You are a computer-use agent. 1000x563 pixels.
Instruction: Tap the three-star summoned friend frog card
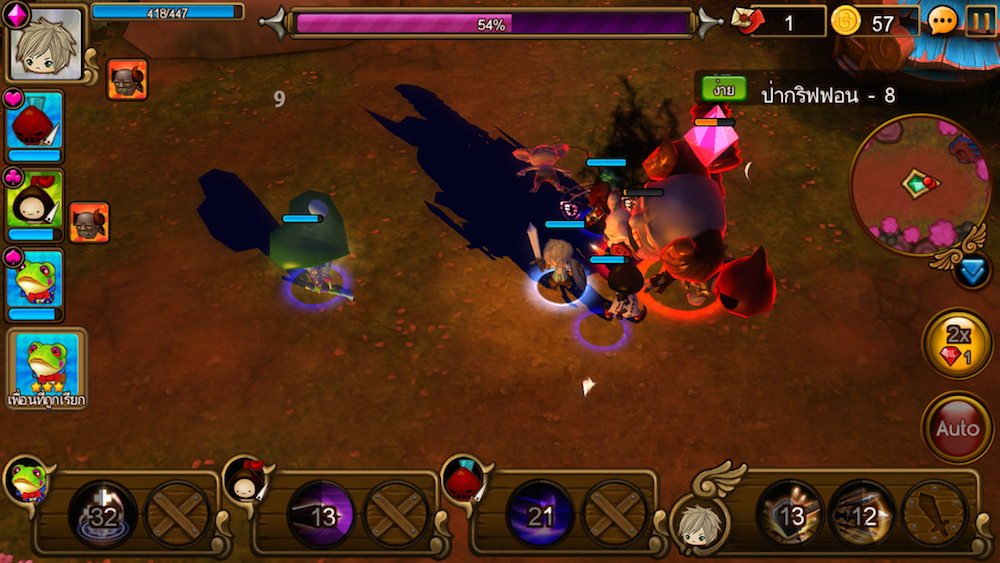(47, 367)
